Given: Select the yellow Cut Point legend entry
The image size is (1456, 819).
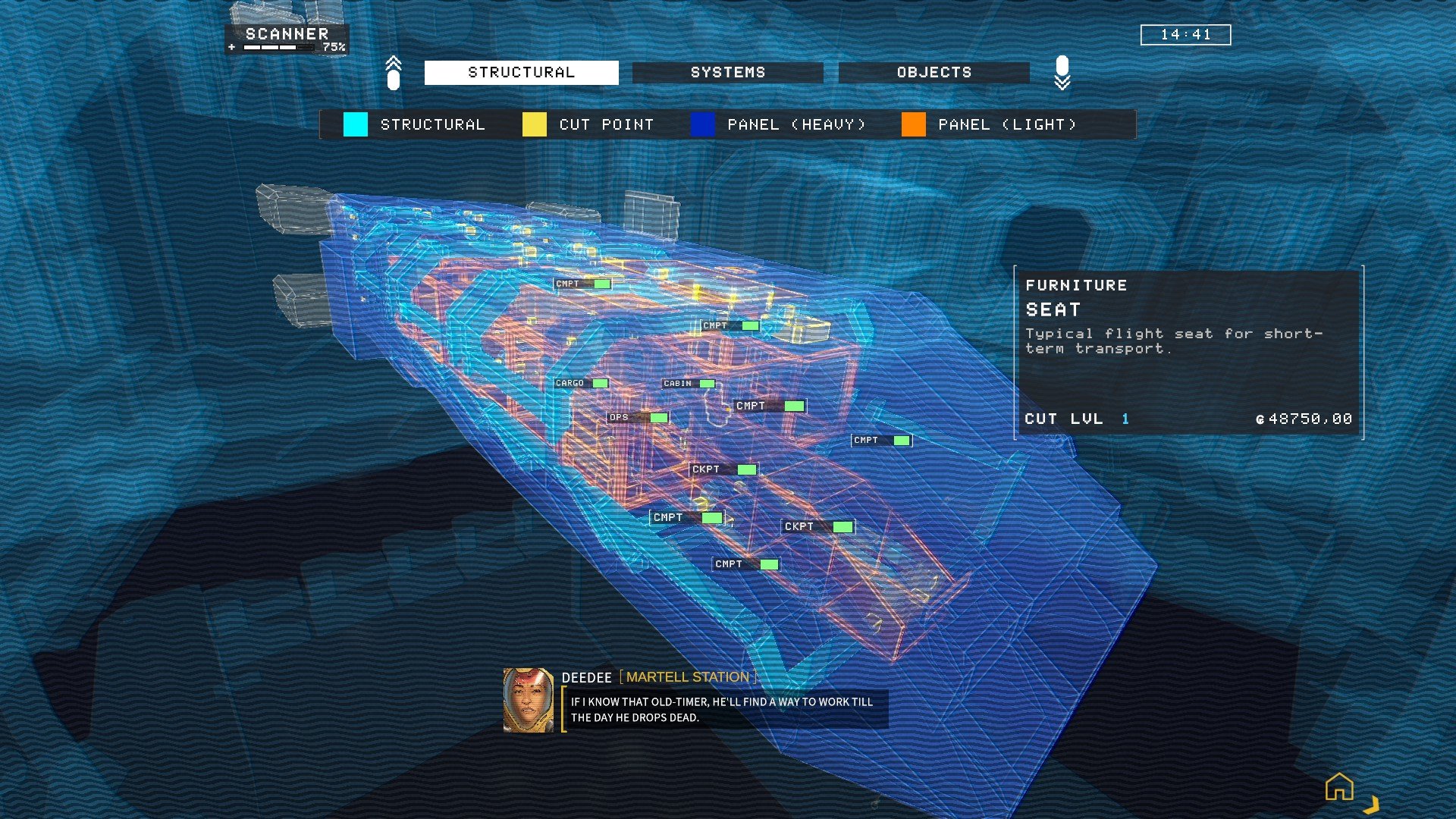Looking at the screenshot, I should (x=588, y=124).
